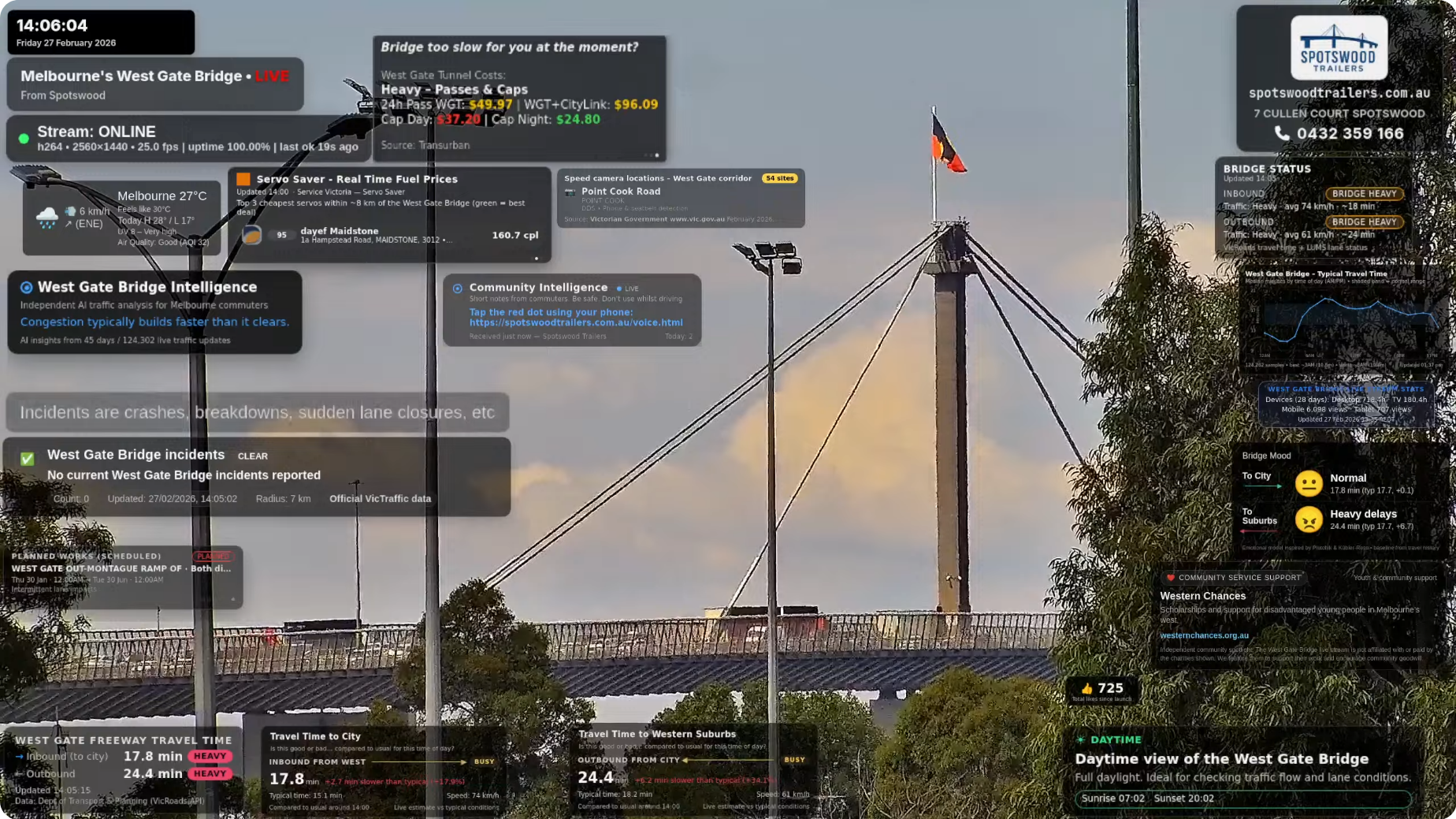1456x819 pixels.
Task: Select the speed camera icon for Point Cook Road
Action: pyautogui.click(x=570, y=192)
